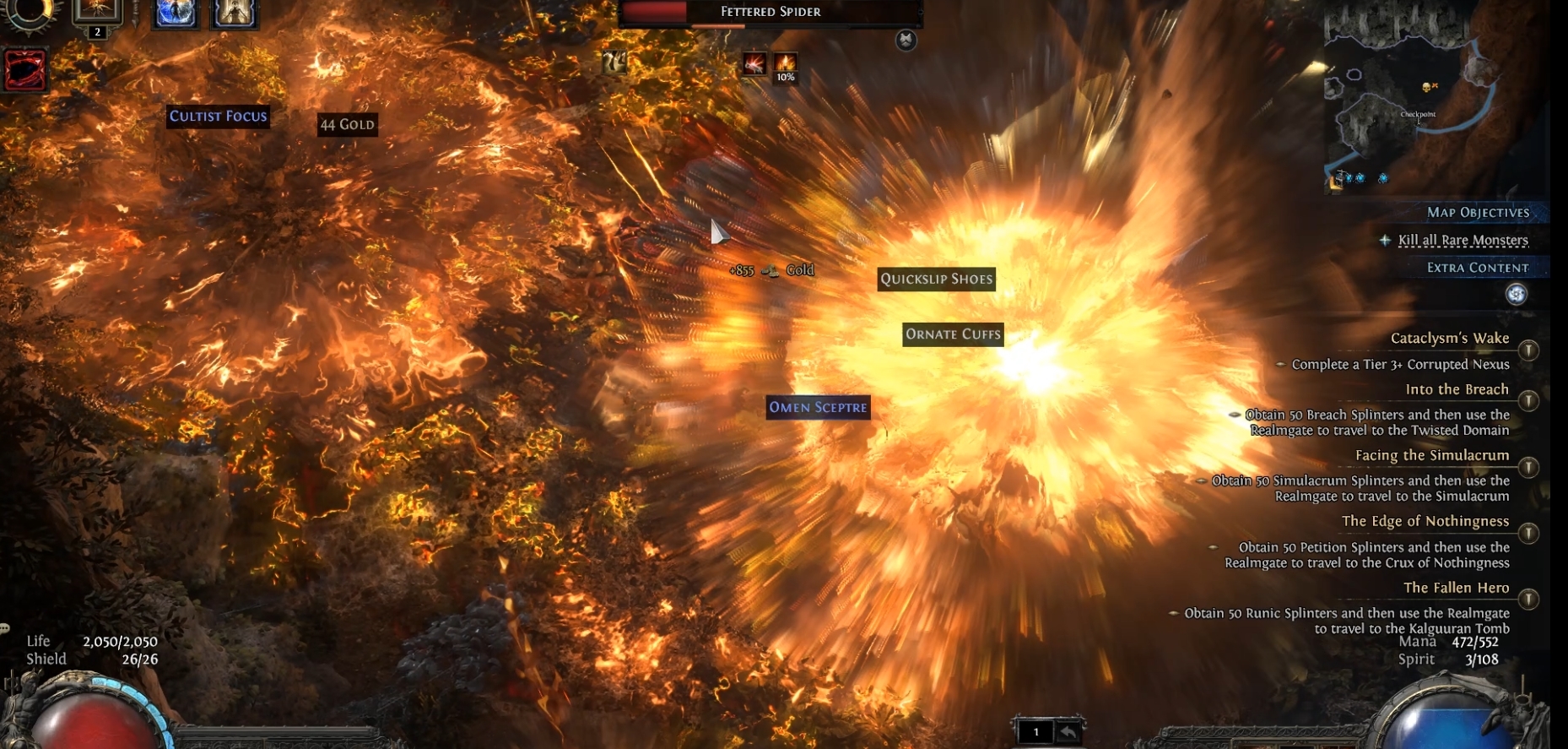Loot the Omen Sceptre item label

pyautogui.click(x=818, y=408)
